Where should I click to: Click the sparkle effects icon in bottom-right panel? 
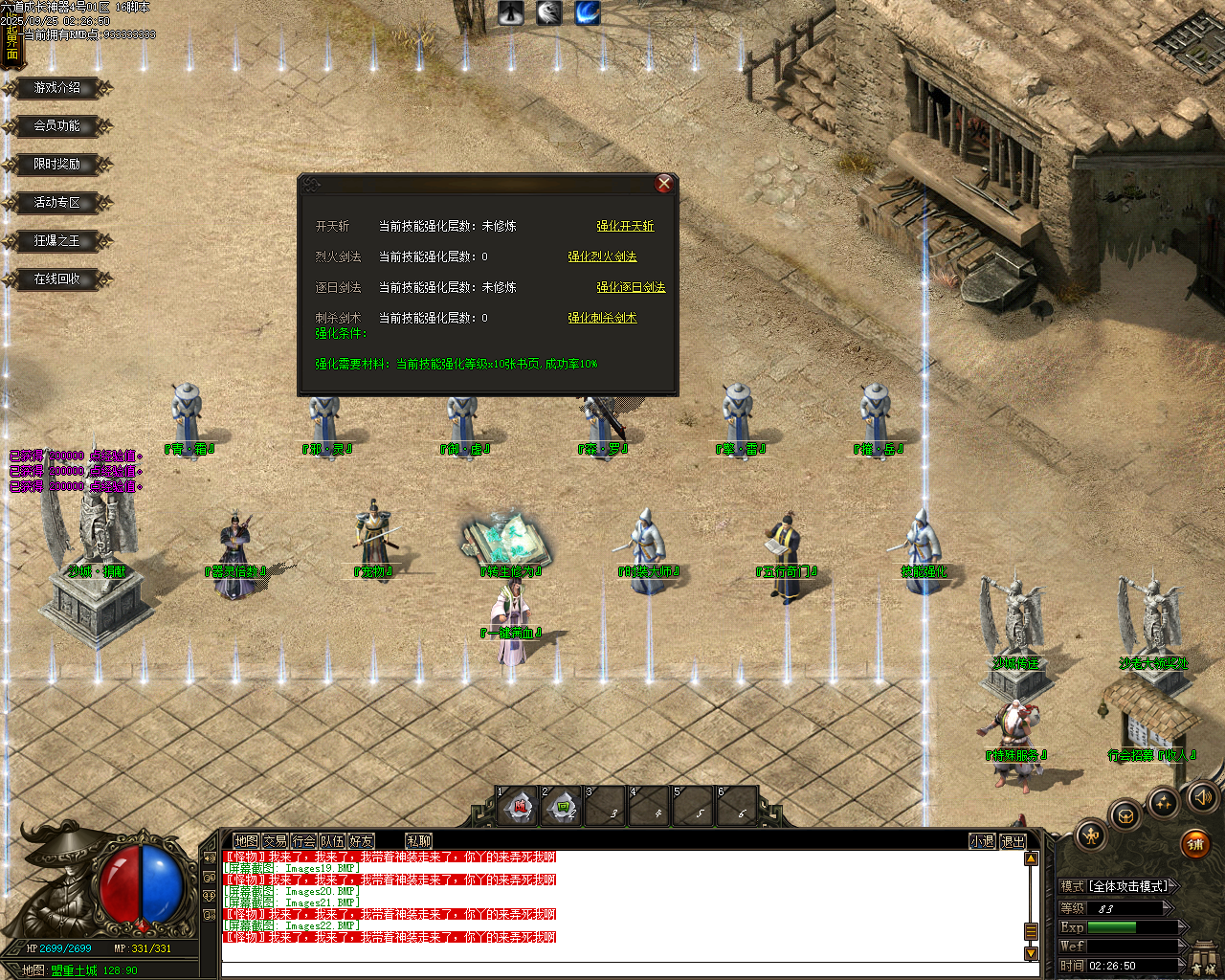coord(1164,802)
